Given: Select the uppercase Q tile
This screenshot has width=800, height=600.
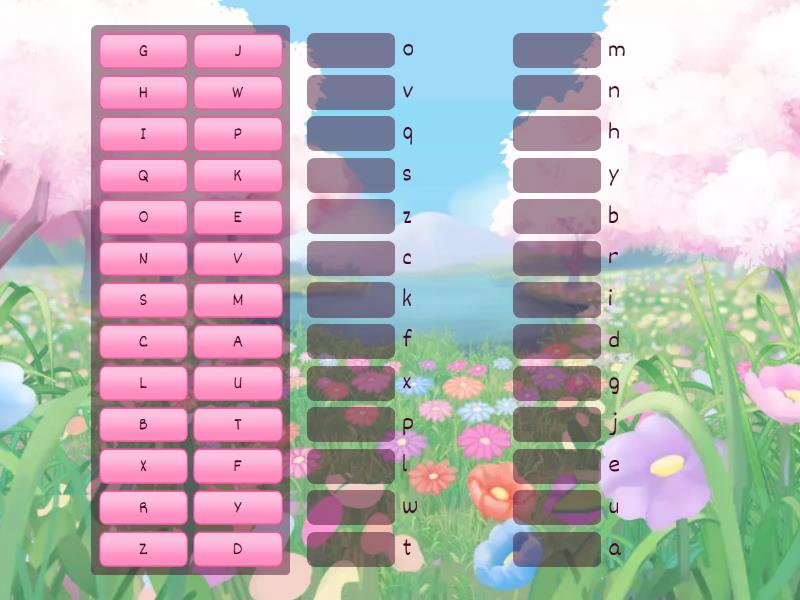Looking at the screenshot, I should pyautogui.click(x=143, y=176).
